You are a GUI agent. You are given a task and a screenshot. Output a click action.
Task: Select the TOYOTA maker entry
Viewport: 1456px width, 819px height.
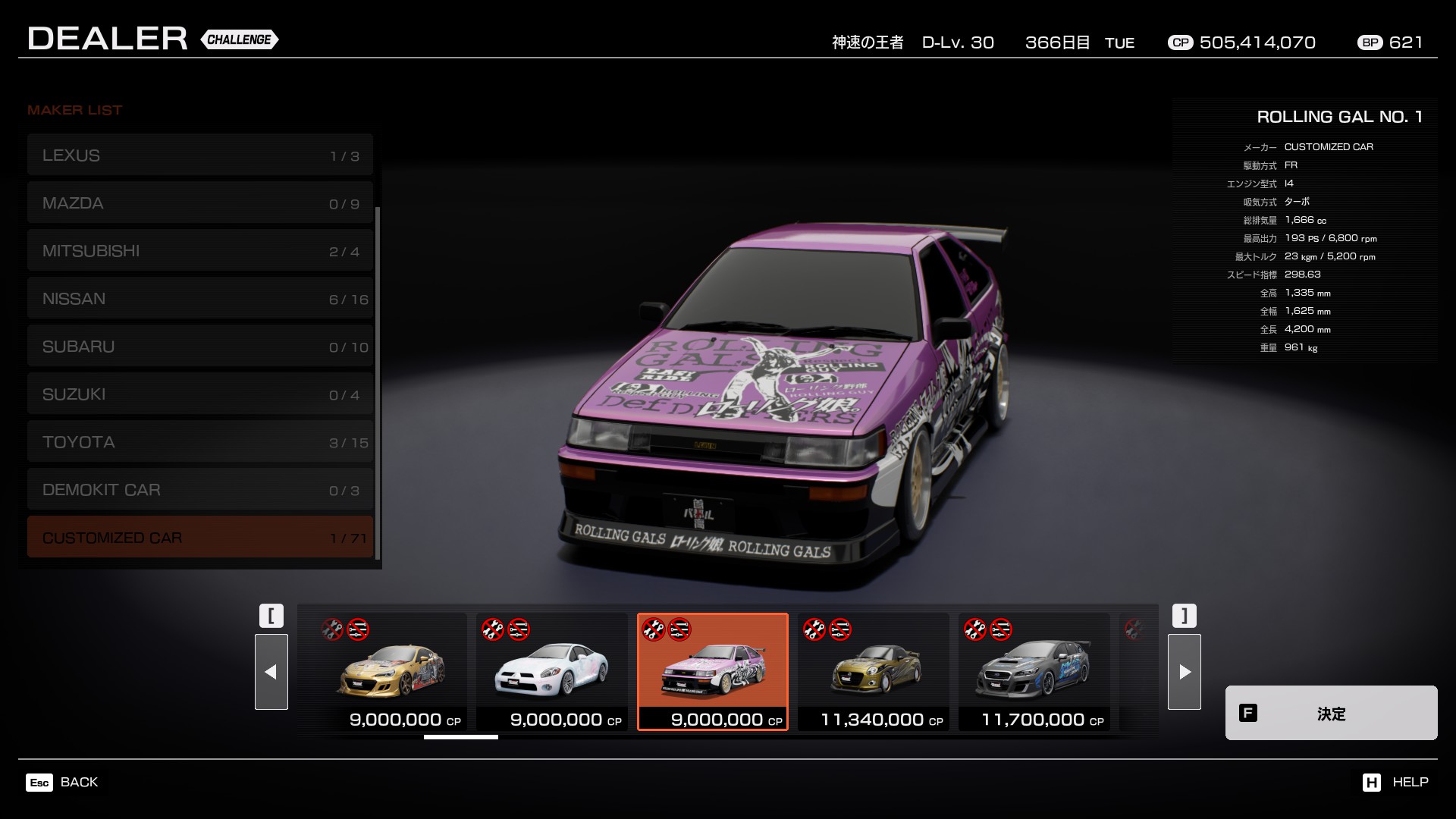coord(200,442)
